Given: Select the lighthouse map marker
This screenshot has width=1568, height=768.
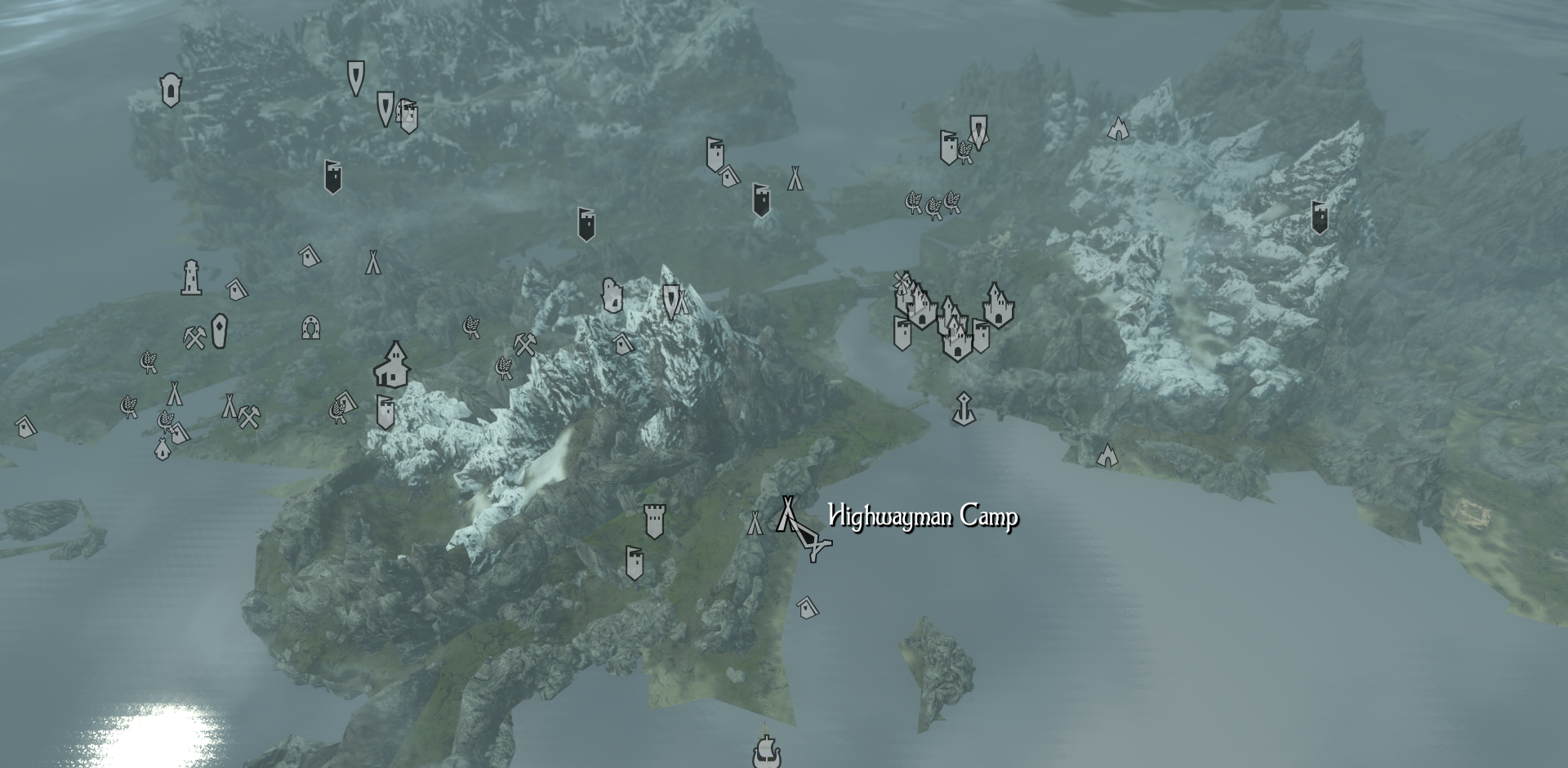Looking at the screenshot, I should [191, 278].
